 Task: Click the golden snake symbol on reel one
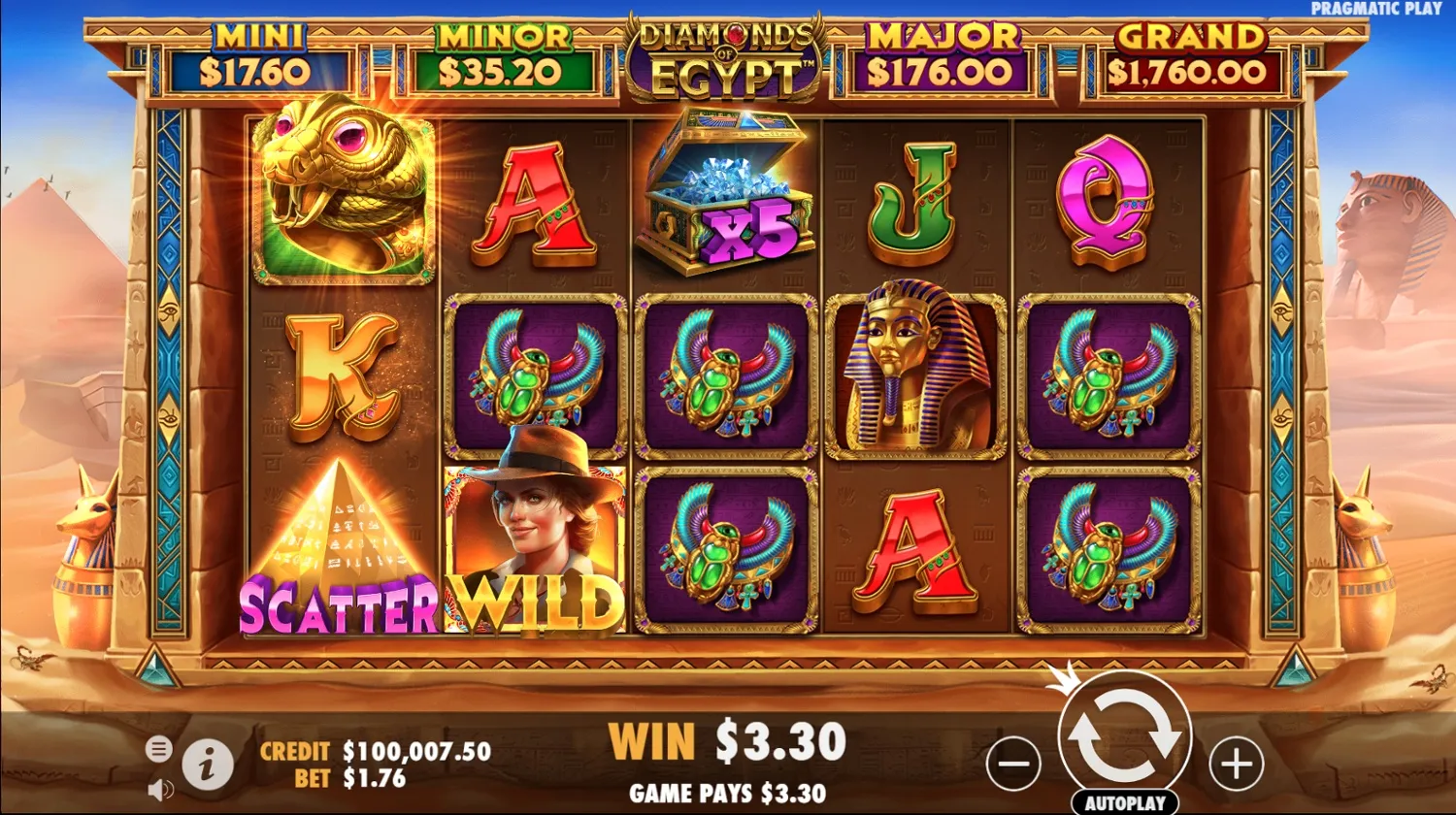(x=342, y=194)
